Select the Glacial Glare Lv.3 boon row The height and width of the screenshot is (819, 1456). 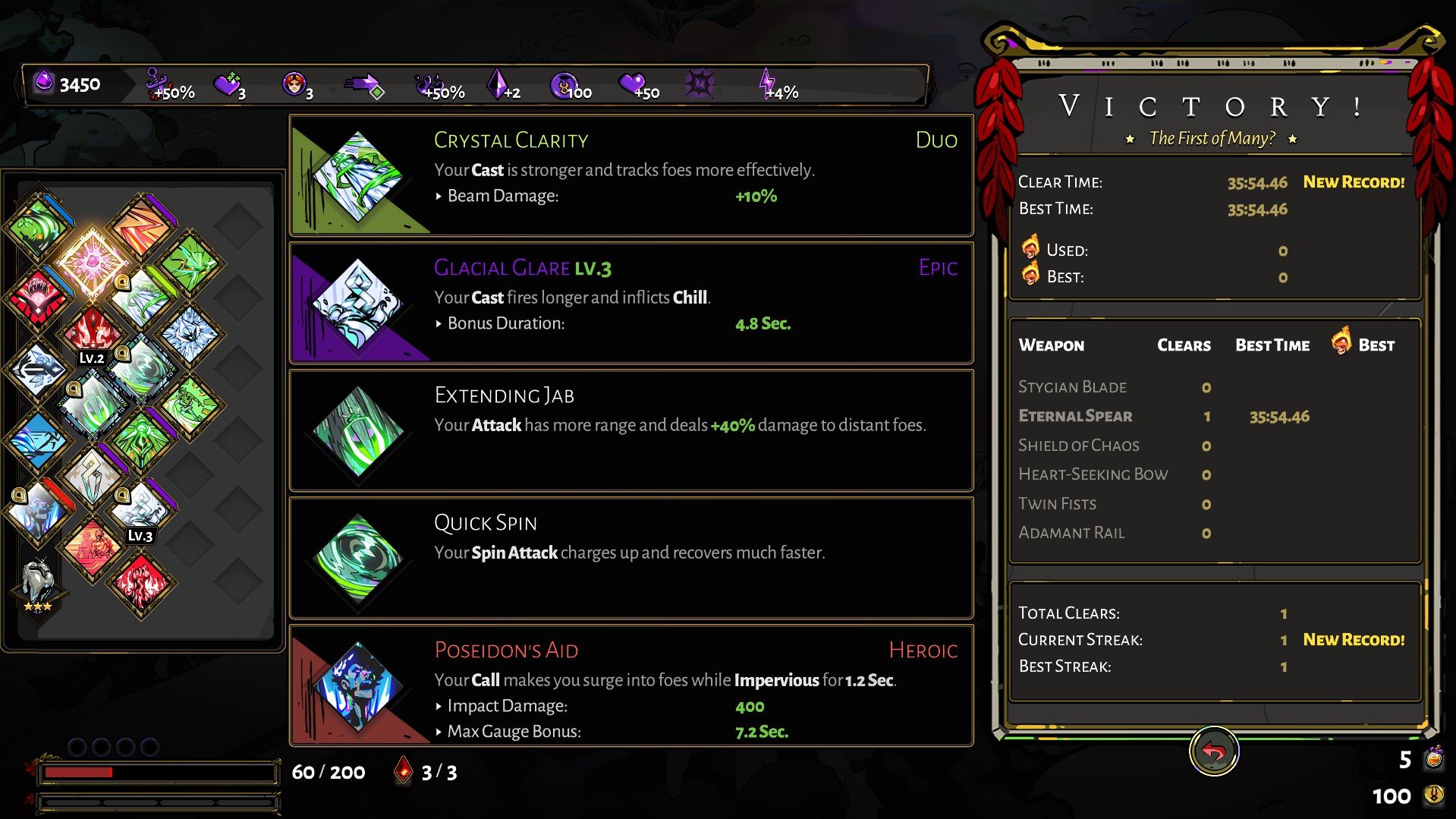tap(631, 303)
